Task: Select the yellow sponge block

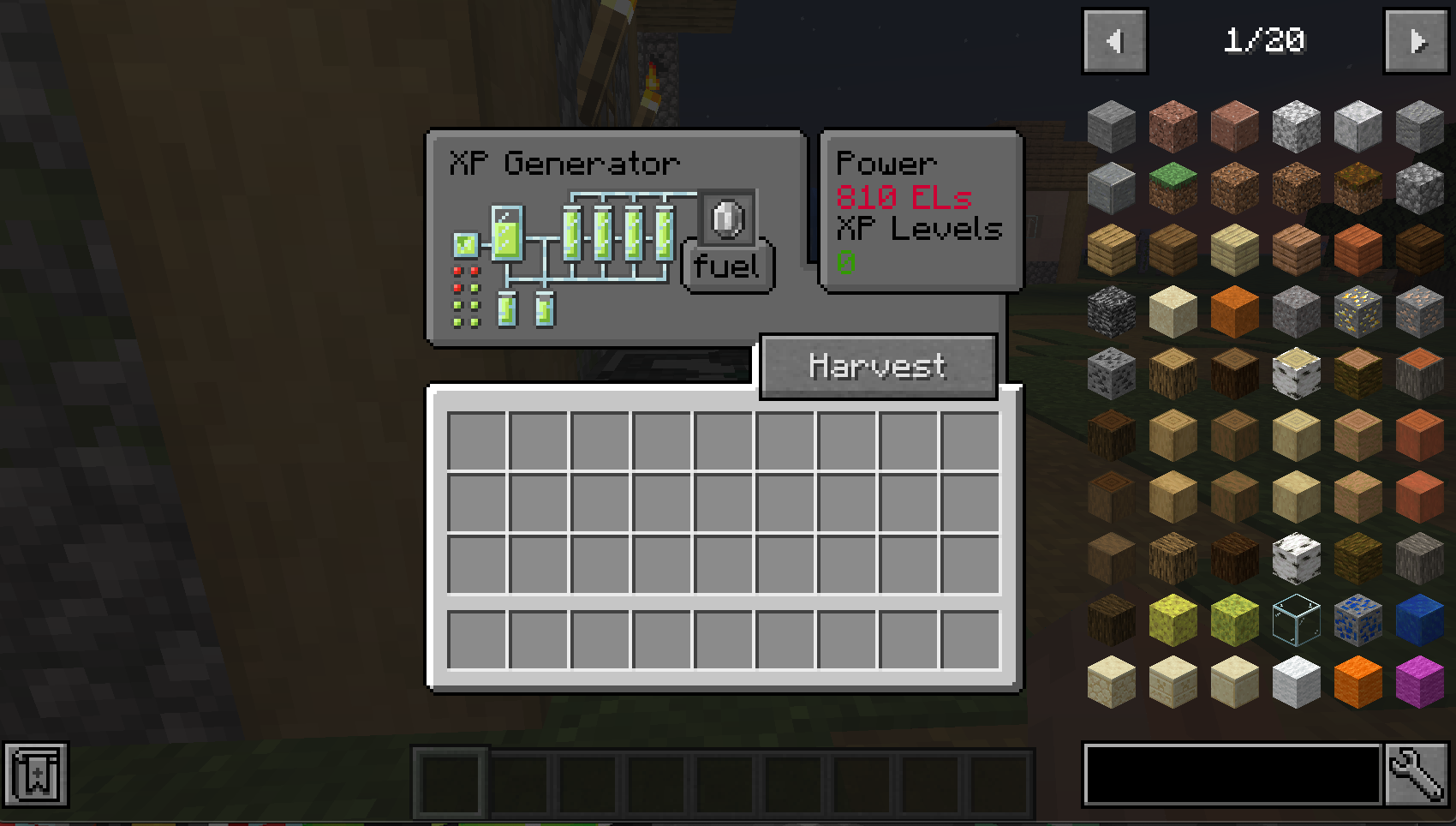Action: click(1173, 619)
